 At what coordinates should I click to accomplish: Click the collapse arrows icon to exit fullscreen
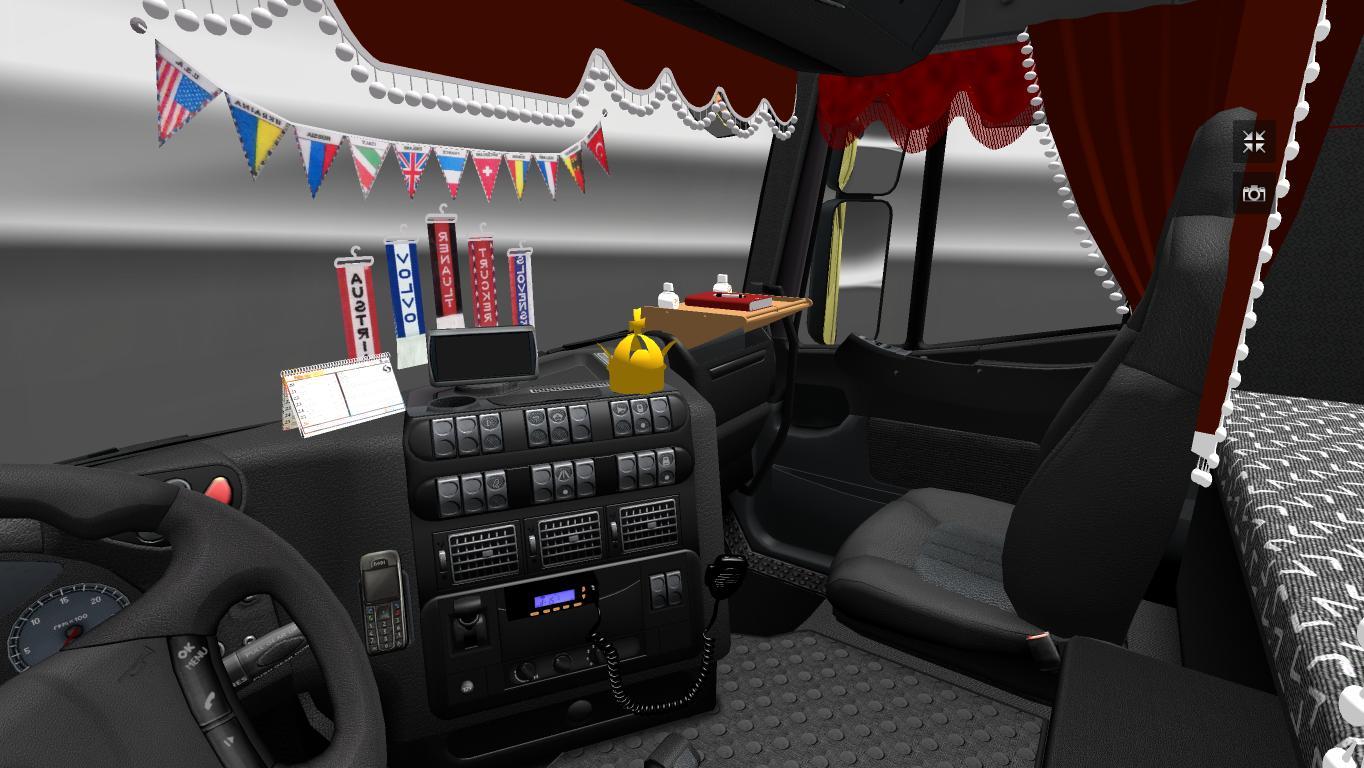1254,142
